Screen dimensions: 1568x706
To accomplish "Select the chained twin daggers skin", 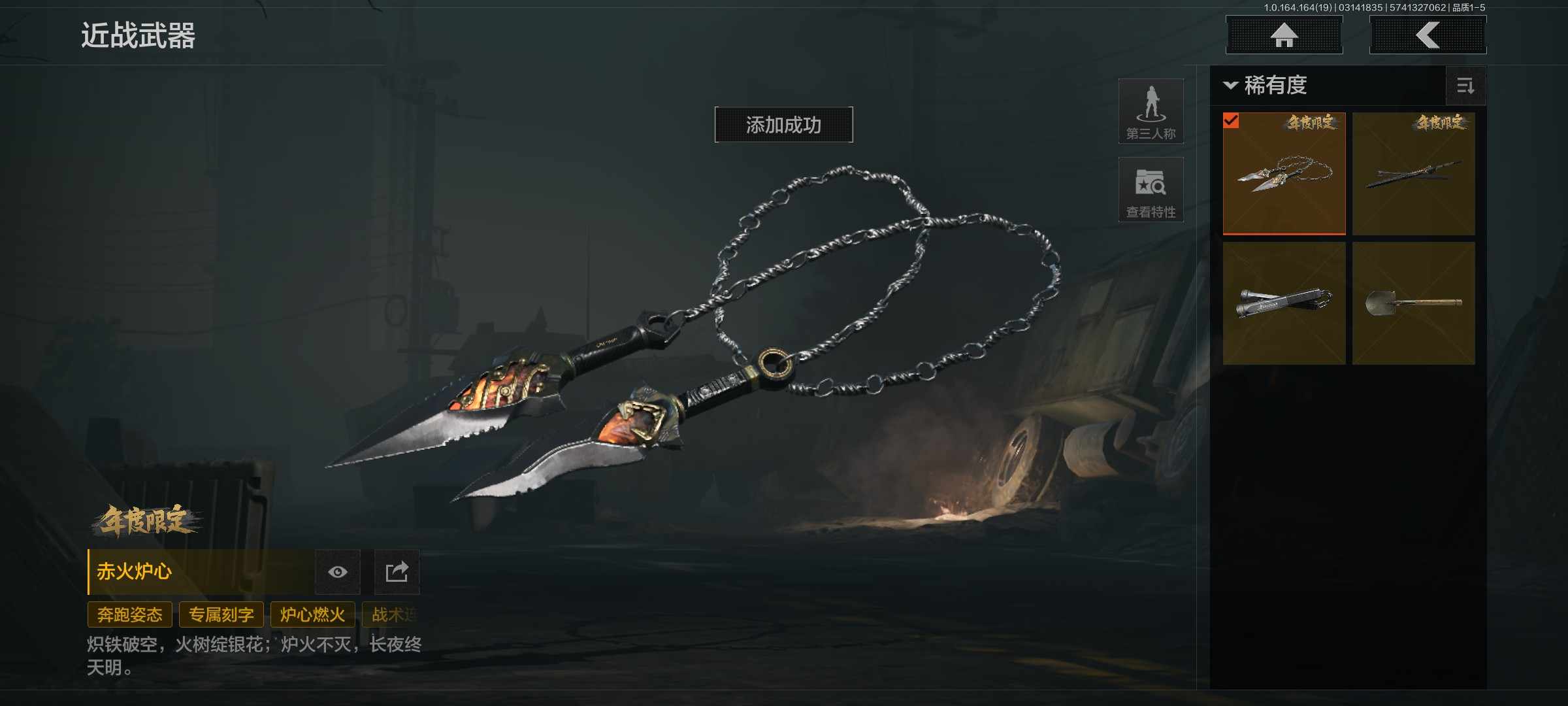I will (1284, 173).
